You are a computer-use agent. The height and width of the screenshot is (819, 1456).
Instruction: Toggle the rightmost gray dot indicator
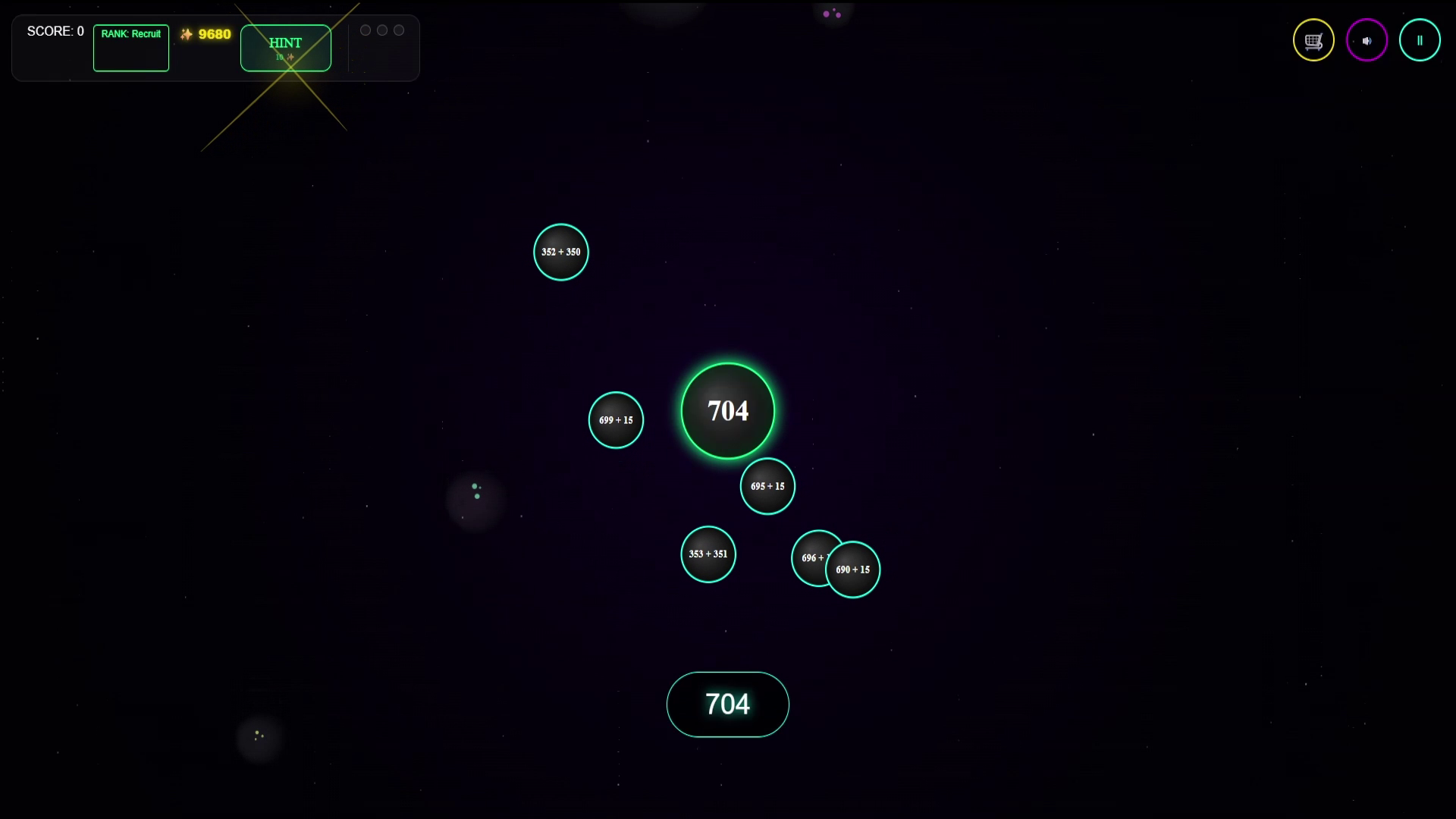click(x=399, y=30)
